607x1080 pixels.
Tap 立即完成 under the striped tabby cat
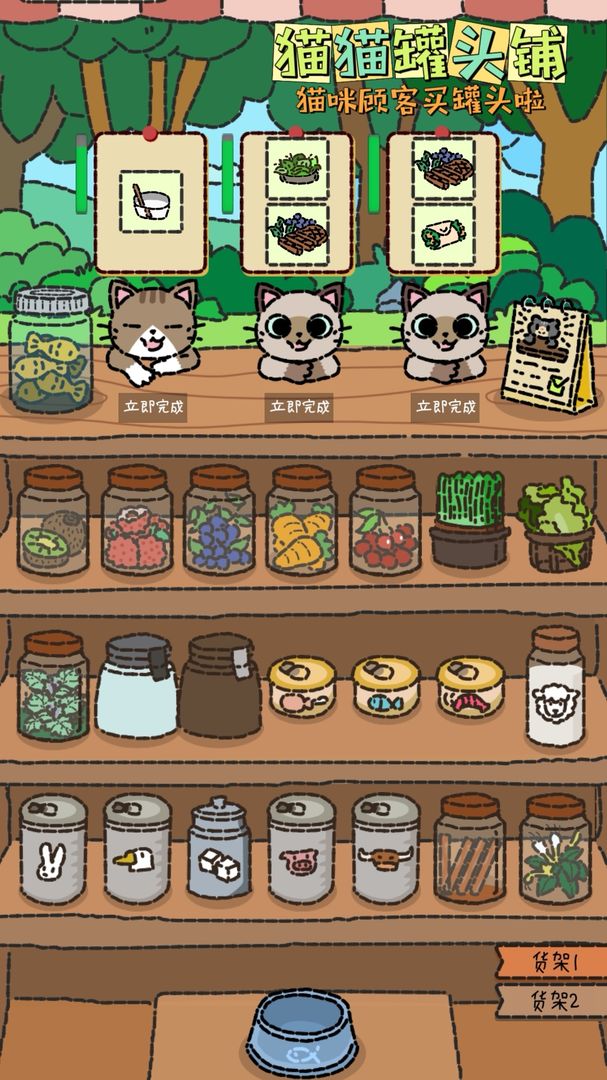click(153, 407)
